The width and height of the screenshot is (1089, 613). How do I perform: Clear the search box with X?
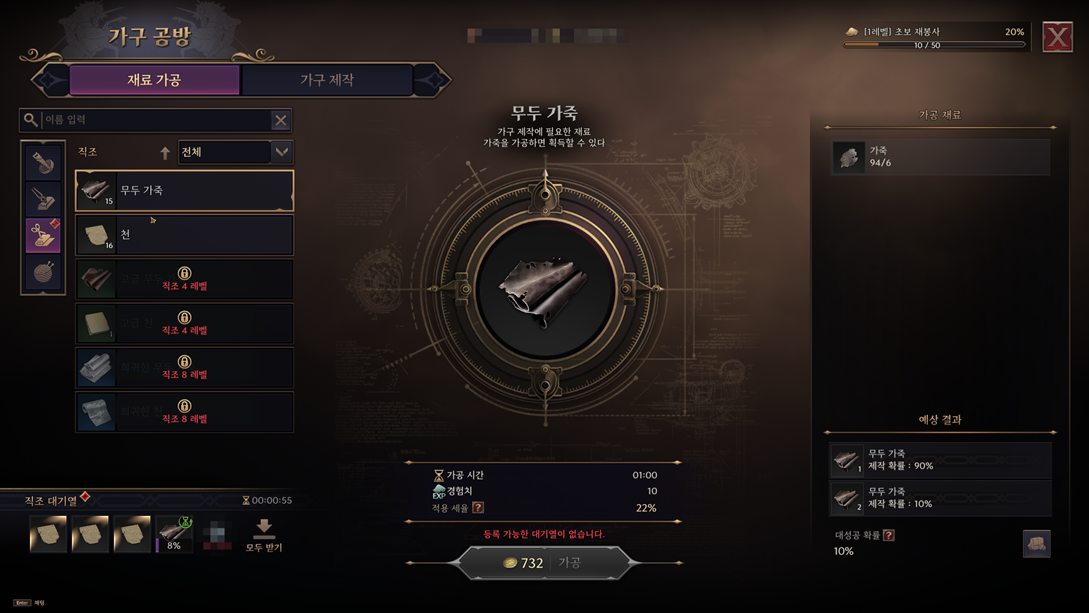click(x=280, y=120)
